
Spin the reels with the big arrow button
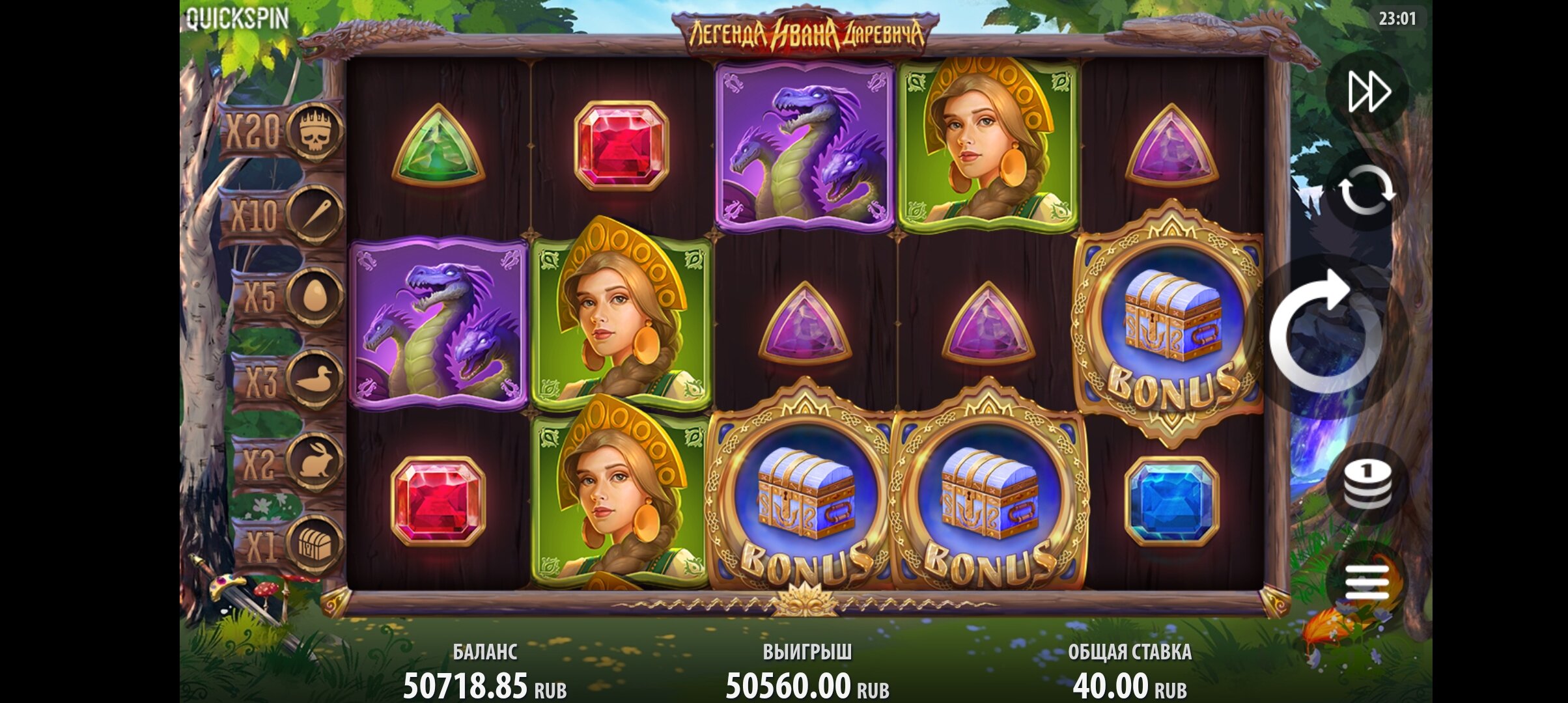click(x=1326, y=335)
